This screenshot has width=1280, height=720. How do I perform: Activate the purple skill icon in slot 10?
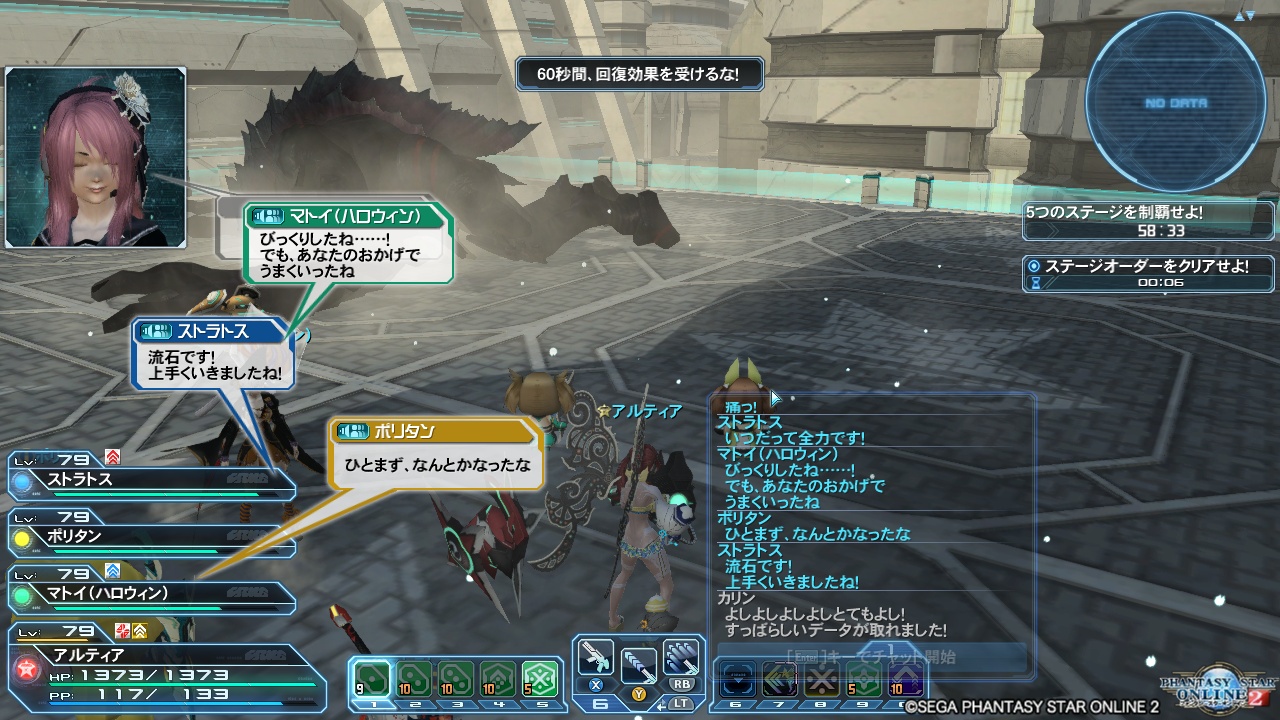[x=903, y=677]
